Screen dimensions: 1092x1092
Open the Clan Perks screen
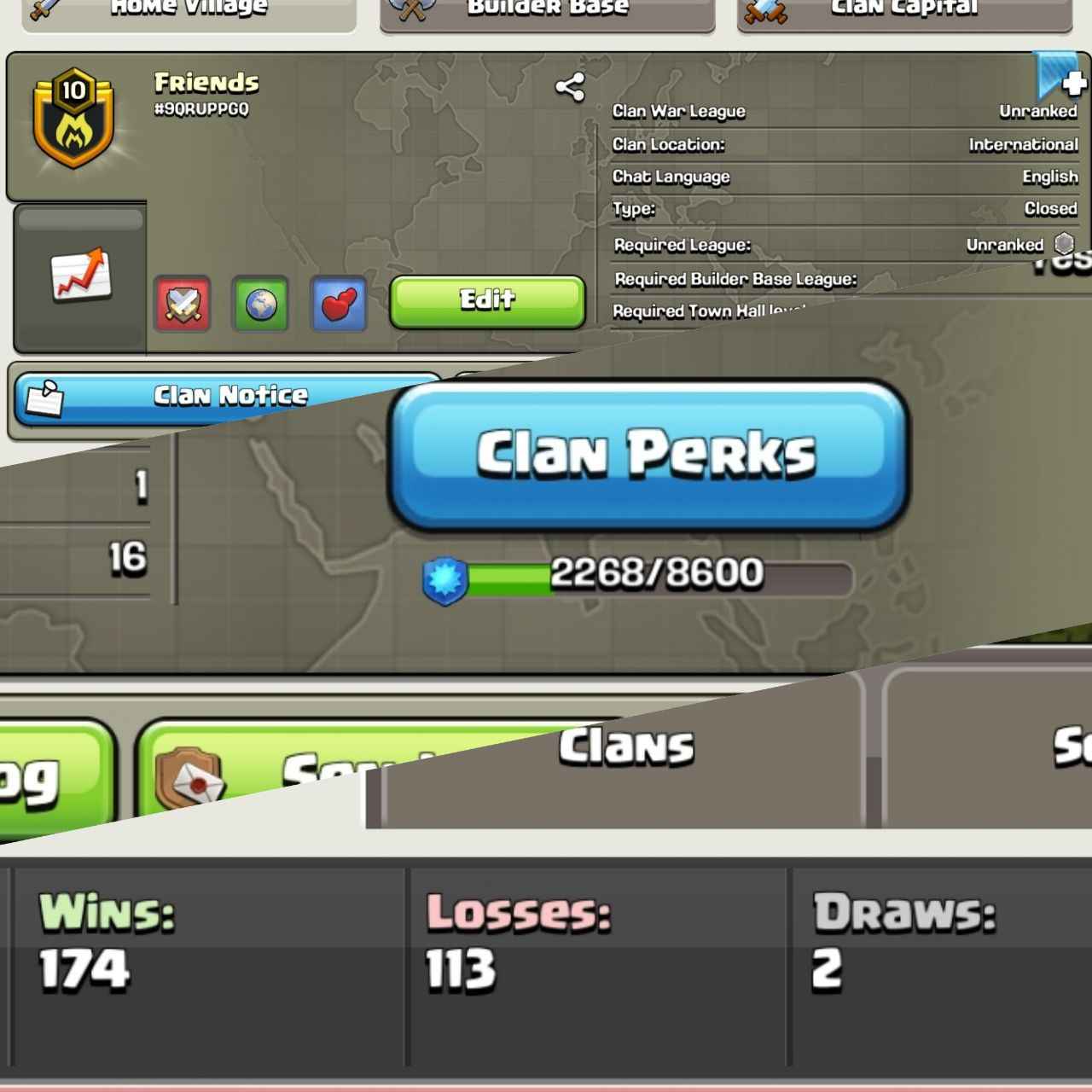coord(650,456)
